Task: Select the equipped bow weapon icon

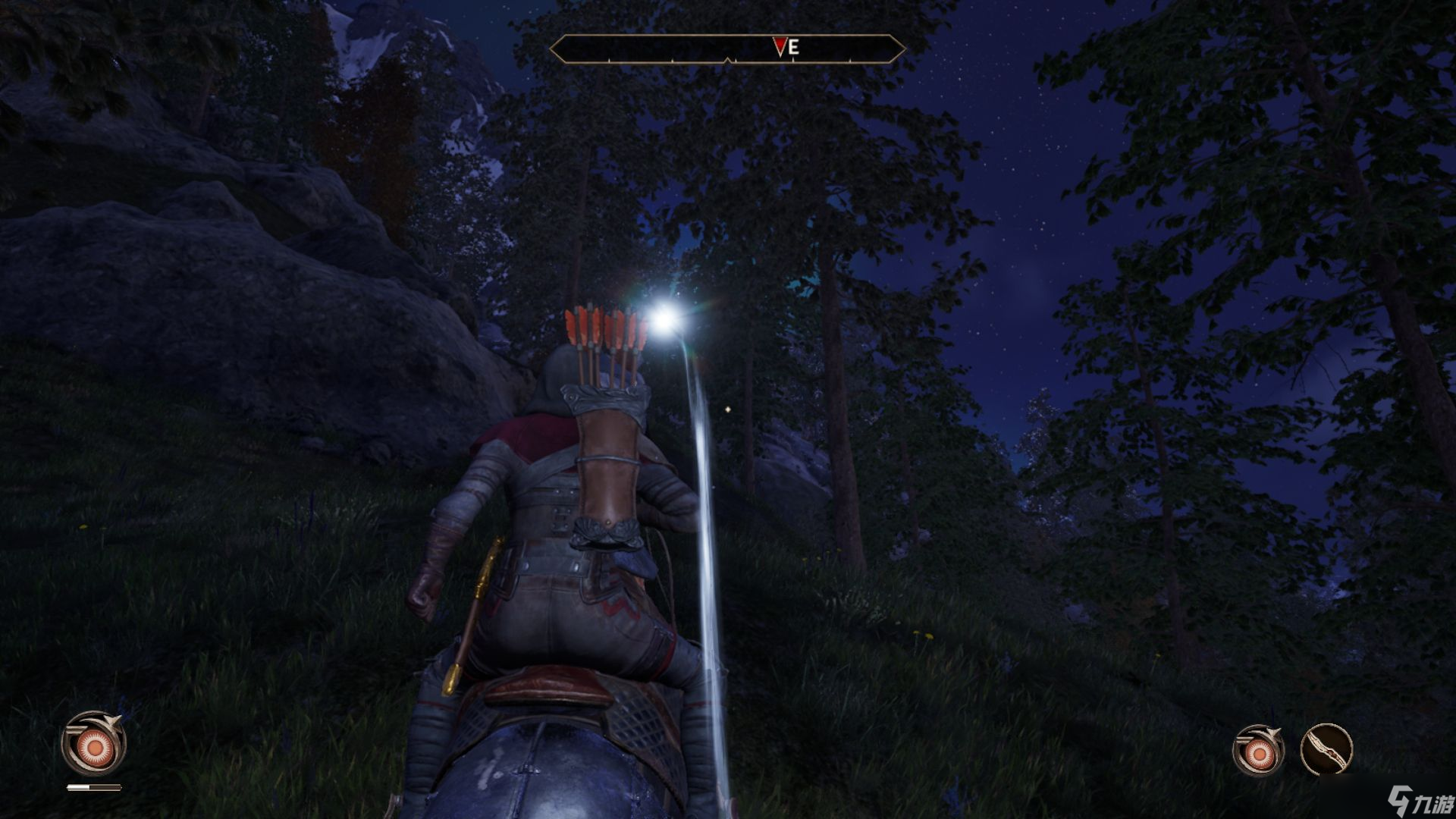Action: click(x=1326, y=749)
